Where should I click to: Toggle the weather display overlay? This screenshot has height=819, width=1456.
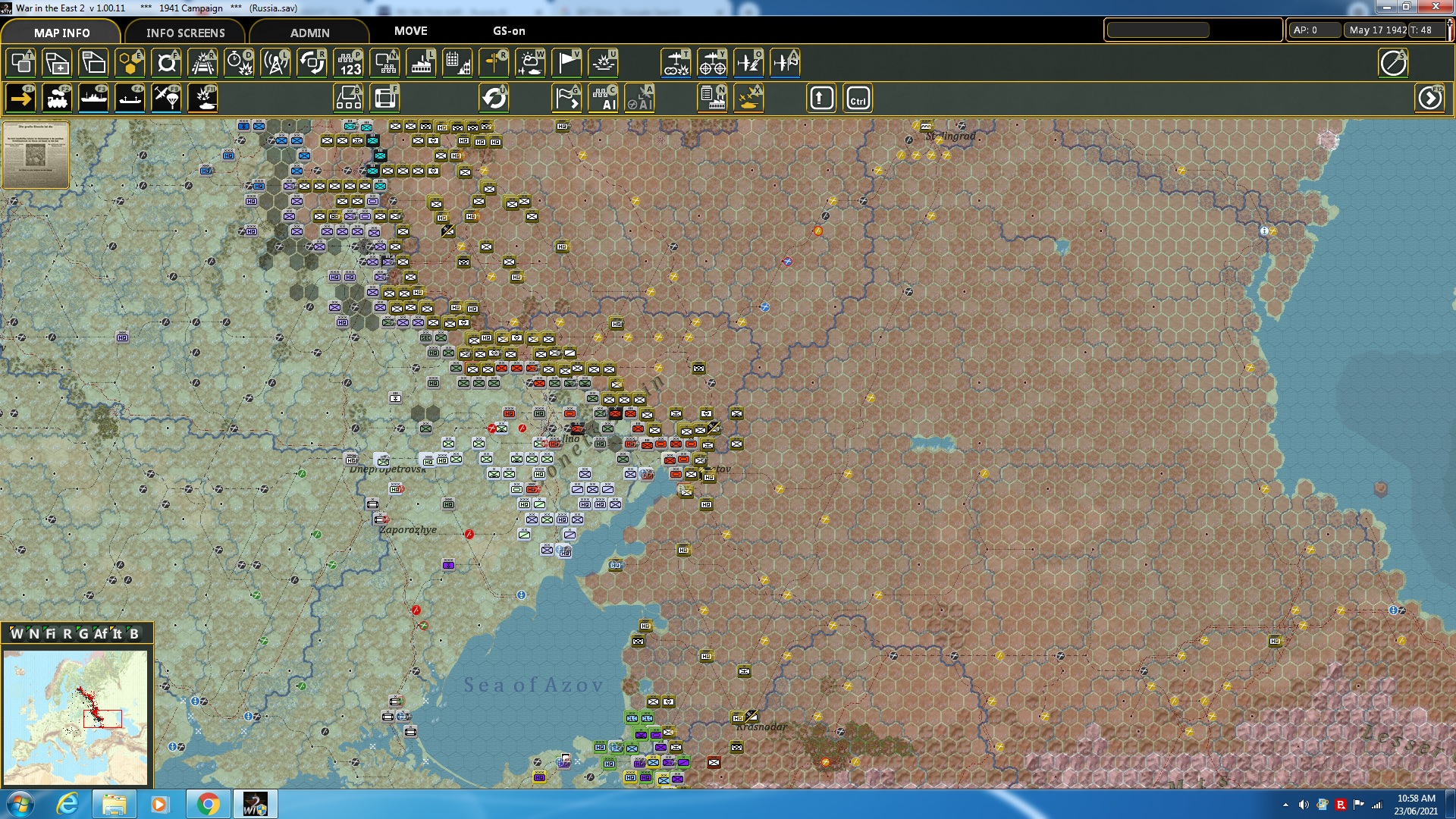[x=531, y=63]
